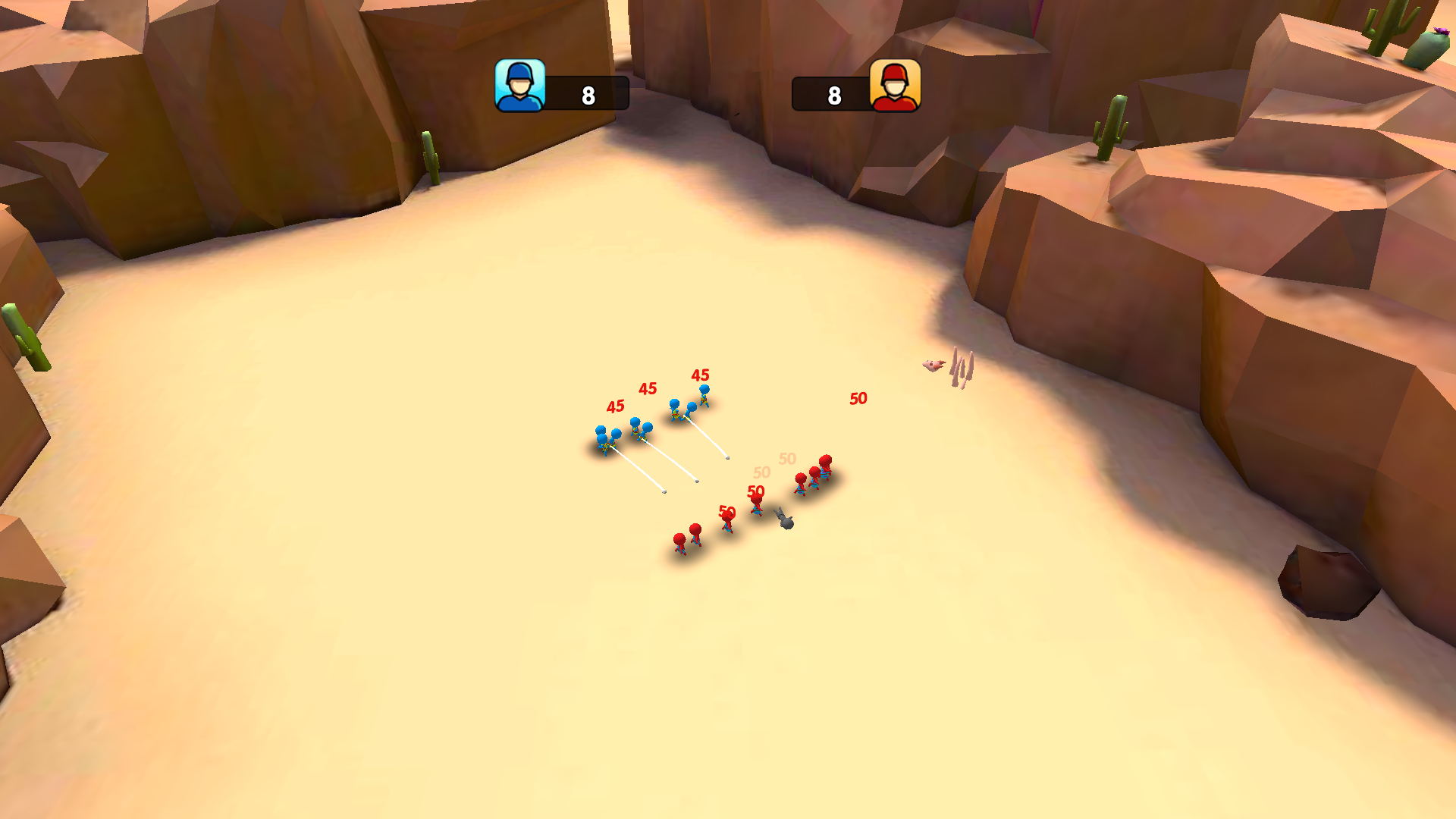Image resolution: width=1456 pixels, height=819 pixels.
Task: Click the bones sticking out of the sand
Action: coord(960,367)
